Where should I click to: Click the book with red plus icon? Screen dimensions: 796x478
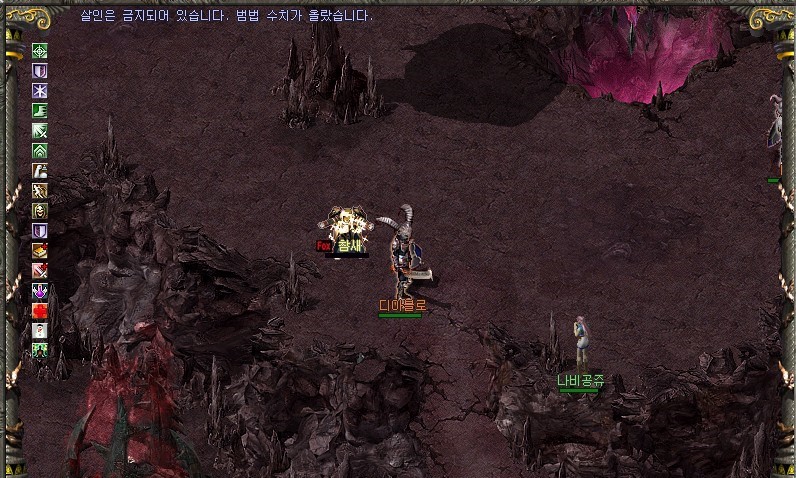click(x=40, y=250)
